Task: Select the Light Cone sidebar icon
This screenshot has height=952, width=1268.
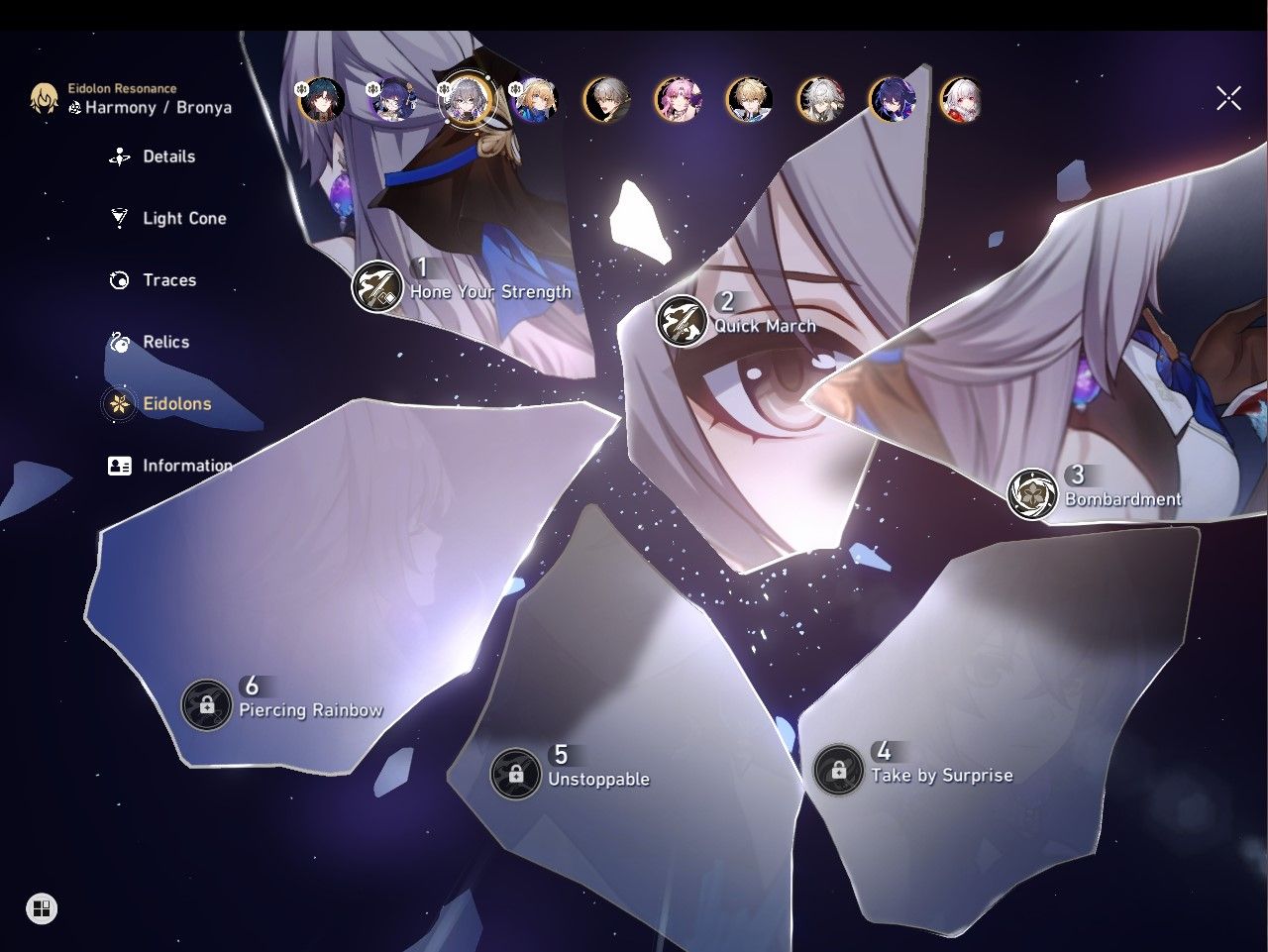Action: coord(119,218)
